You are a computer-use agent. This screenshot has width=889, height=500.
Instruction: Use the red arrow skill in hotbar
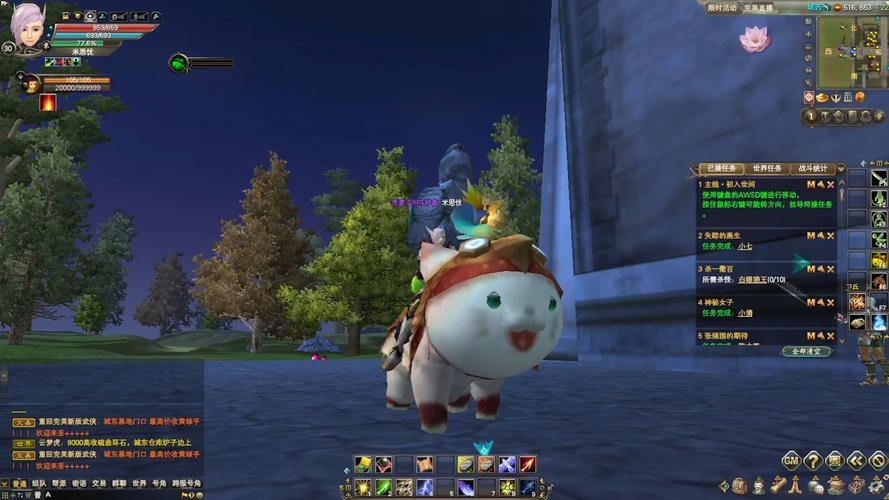(x=528, y=464)
